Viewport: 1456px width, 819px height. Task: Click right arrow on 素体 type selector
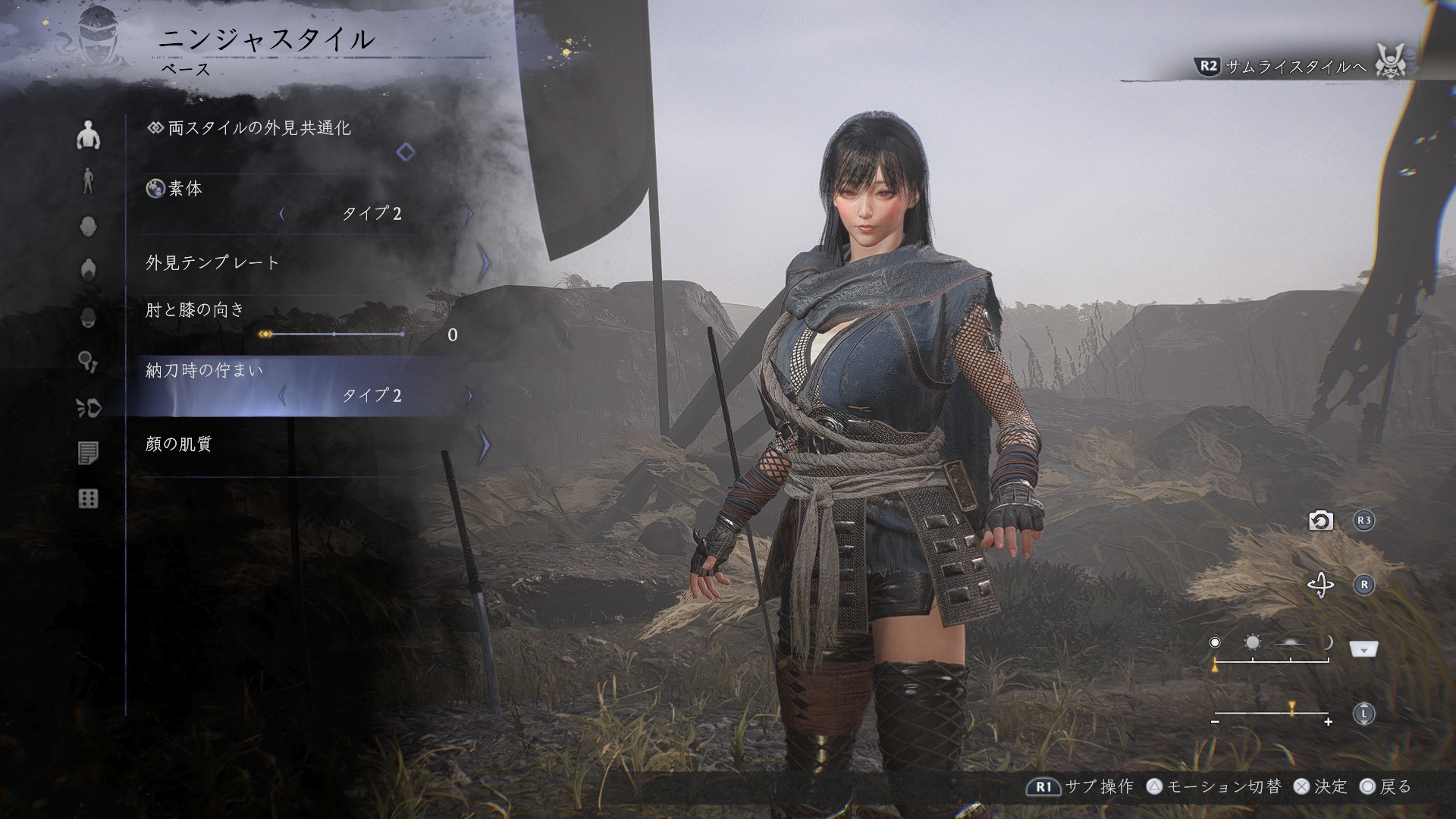coord(469,214)
